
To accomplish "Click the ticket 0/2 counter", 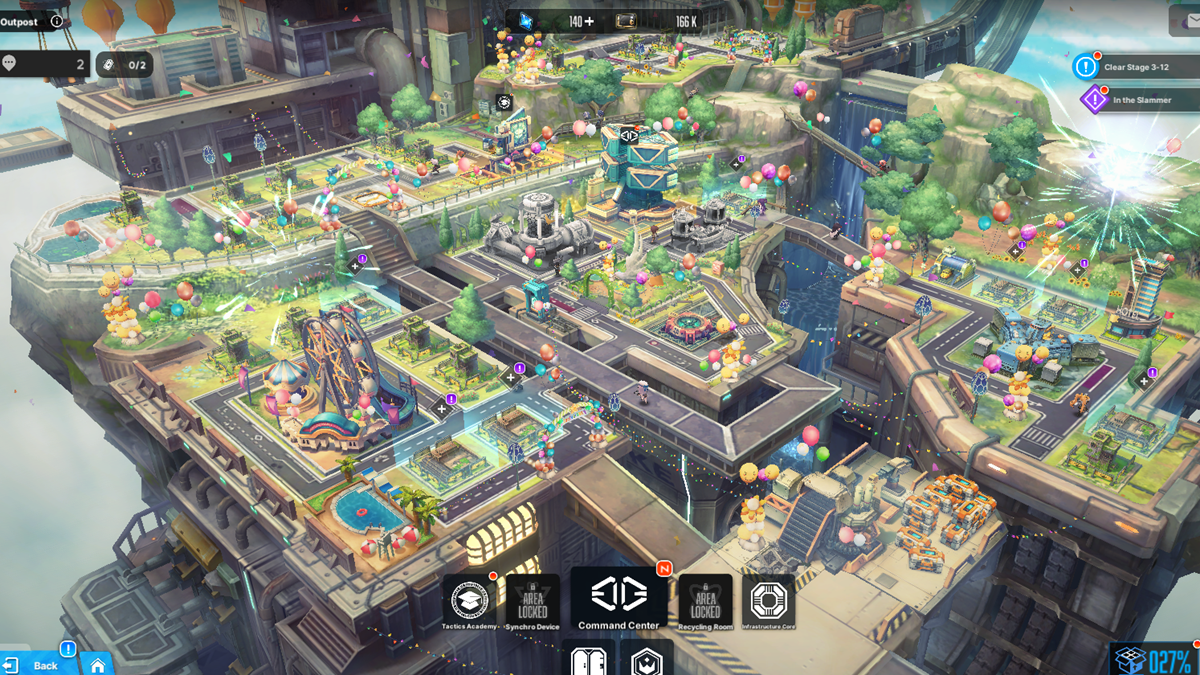I will [125, 64].
